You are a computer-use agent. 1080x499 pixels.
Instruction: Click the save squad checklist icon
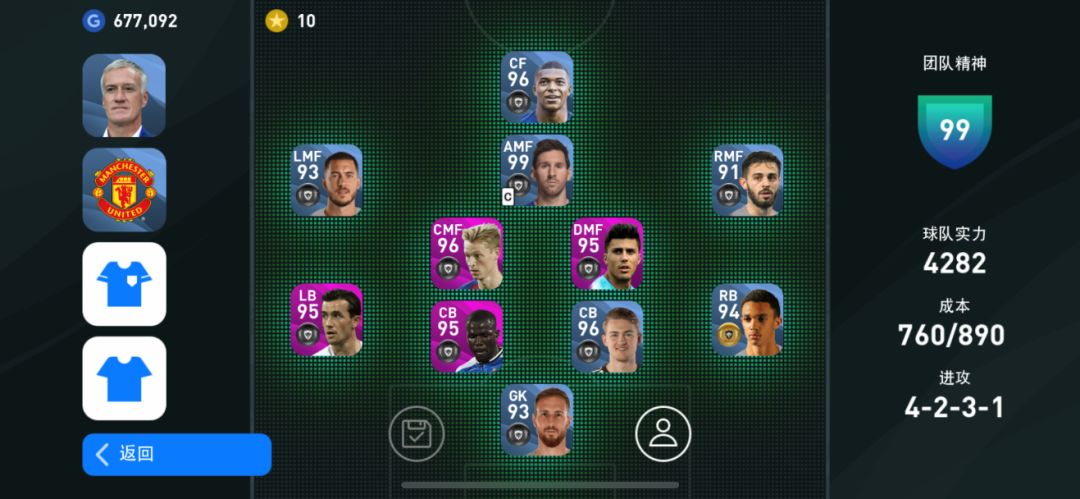[416, 433]
